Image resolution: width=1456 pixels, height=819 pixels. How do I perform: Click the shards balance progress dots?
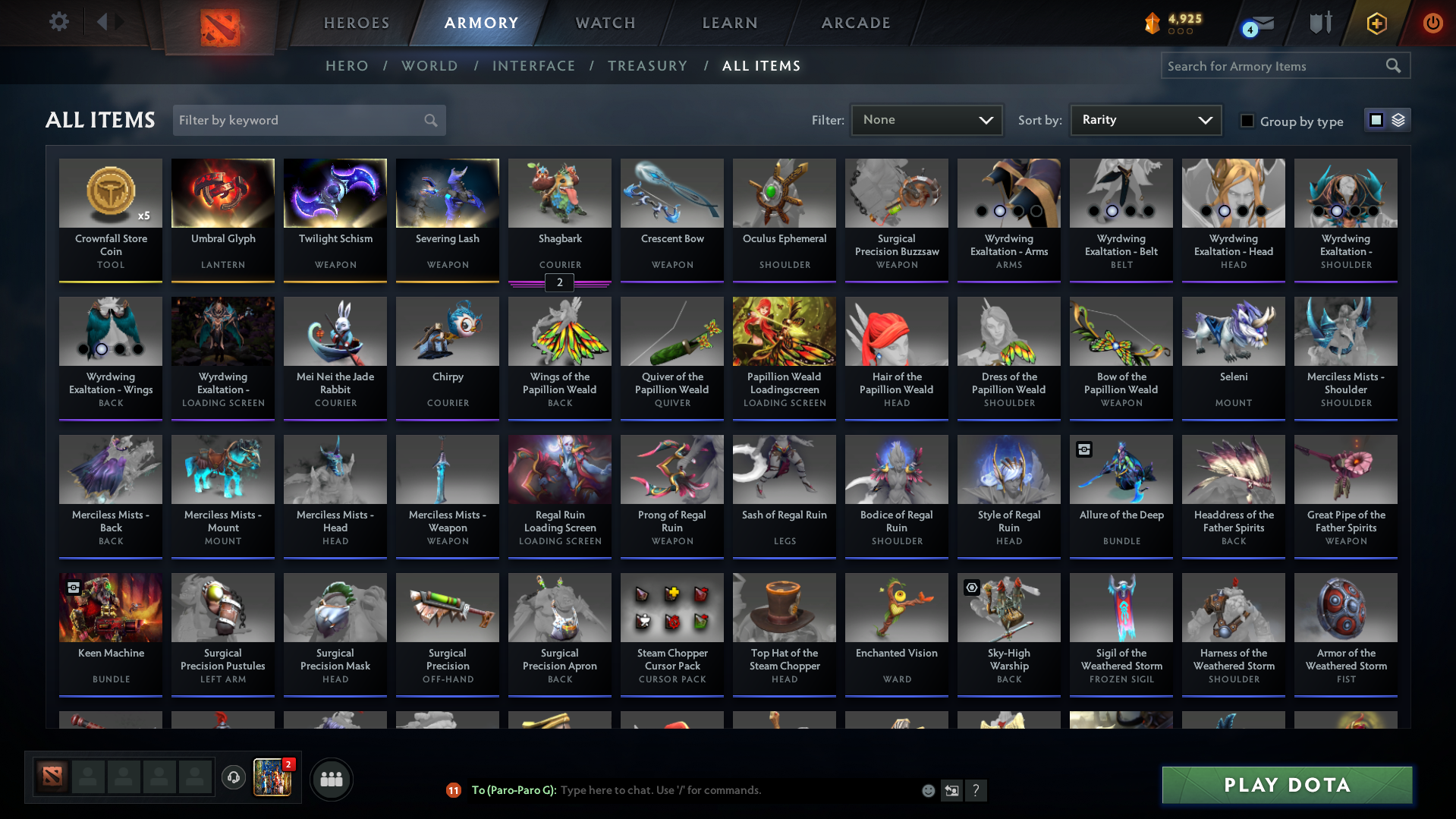[x=1180, y=32]
